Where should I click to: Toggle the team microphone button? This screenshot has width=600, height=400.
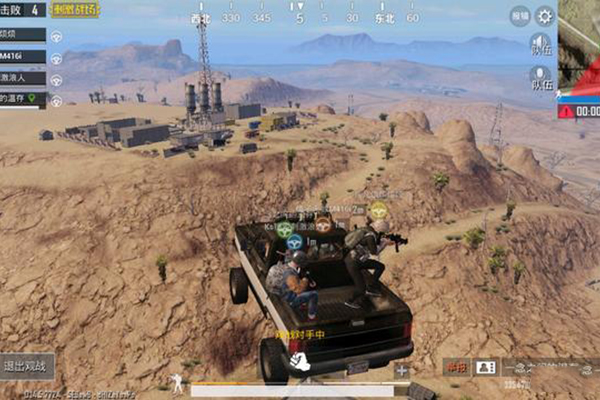[x=540, y=78]
